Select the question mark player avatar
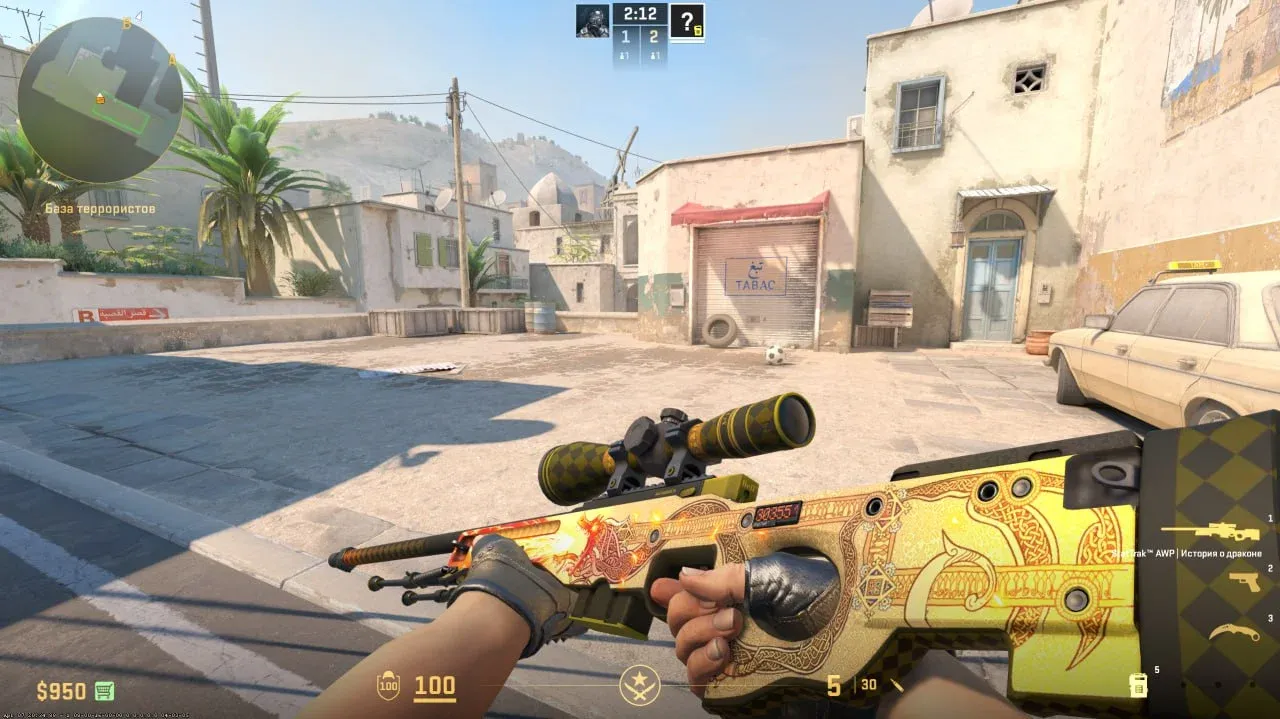 (687, 21)
